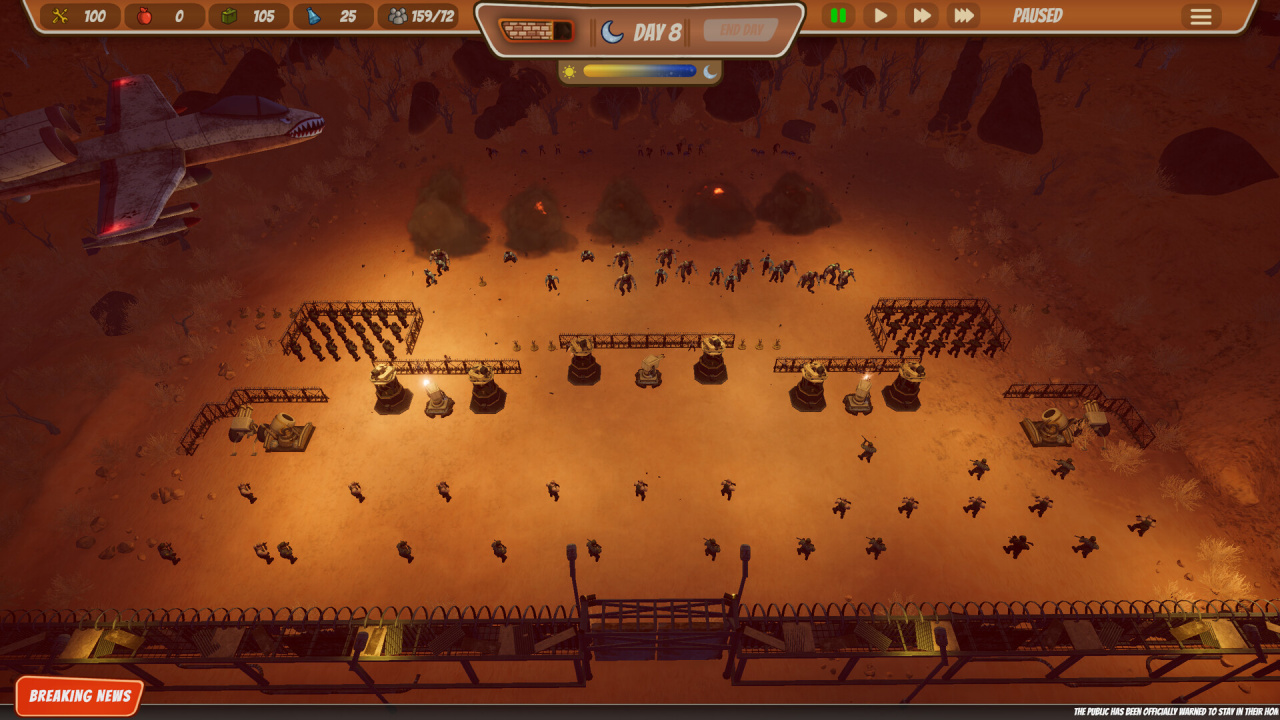The width and height of the screenshot is (1280, 720).
Task: Click the End Day button
Action: coord(741,30)
